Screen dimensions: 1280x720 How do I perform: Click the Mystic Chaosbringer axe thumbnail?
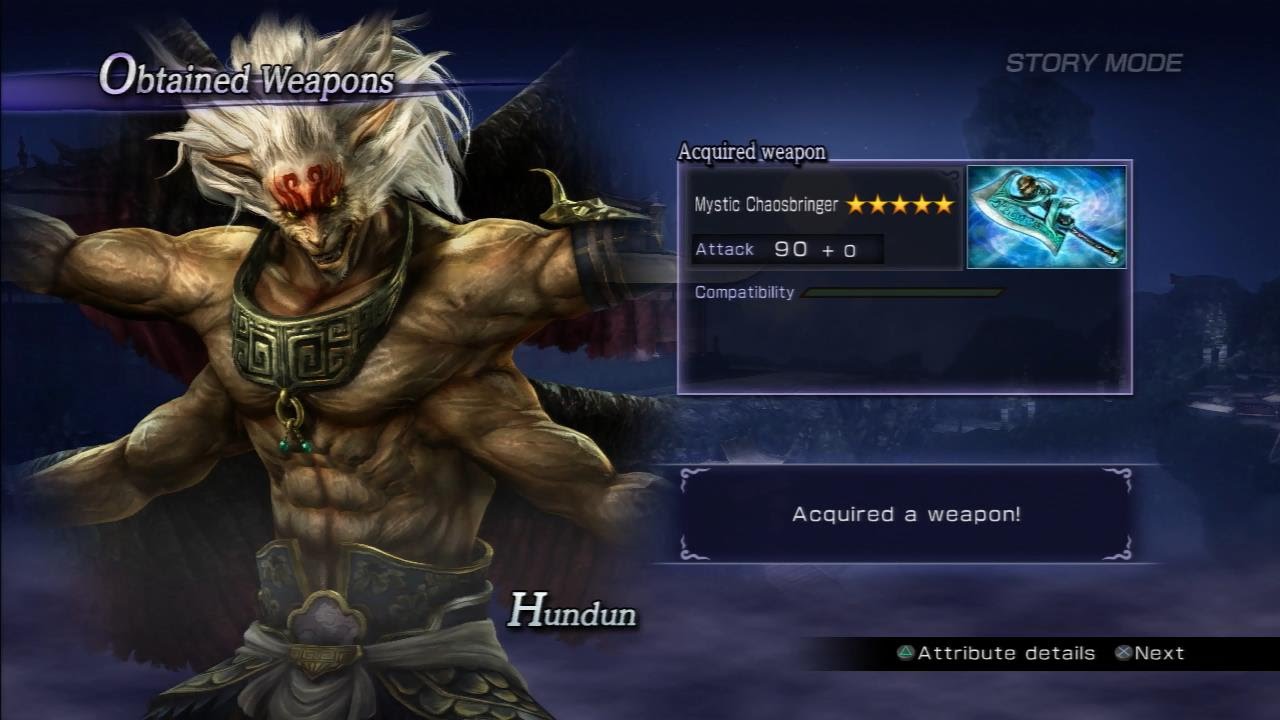[x=1046, y=217]
